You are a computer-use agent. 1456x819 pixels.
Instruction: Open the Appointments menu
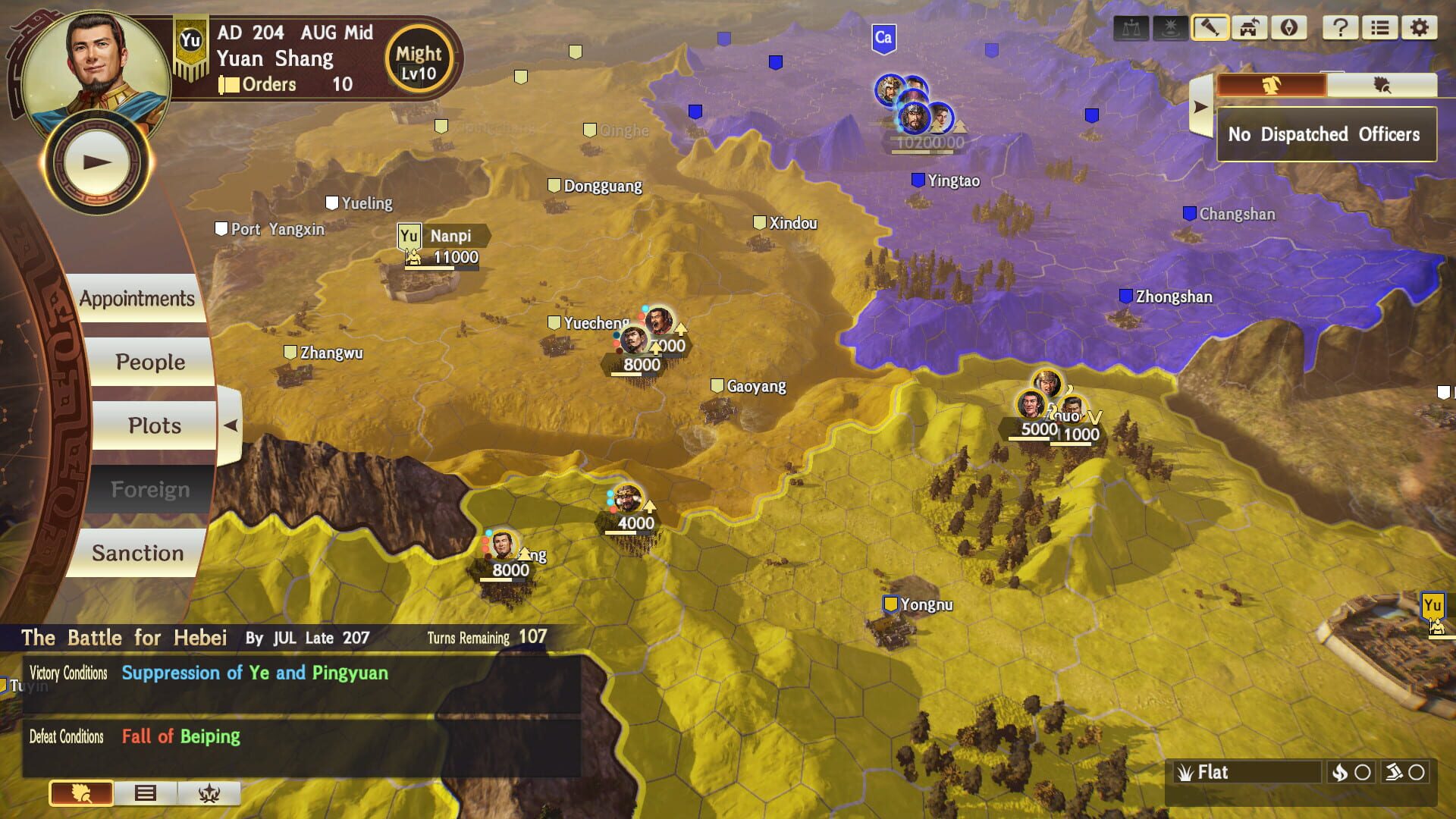tap(136, 298)
